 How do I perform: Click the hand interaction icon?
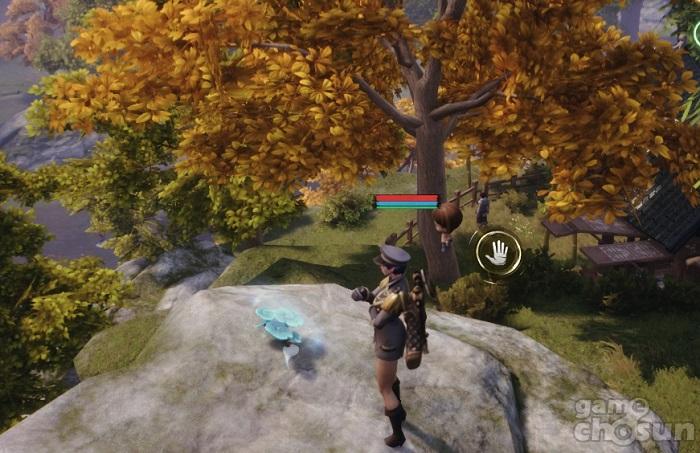click(x=497, y=253)
